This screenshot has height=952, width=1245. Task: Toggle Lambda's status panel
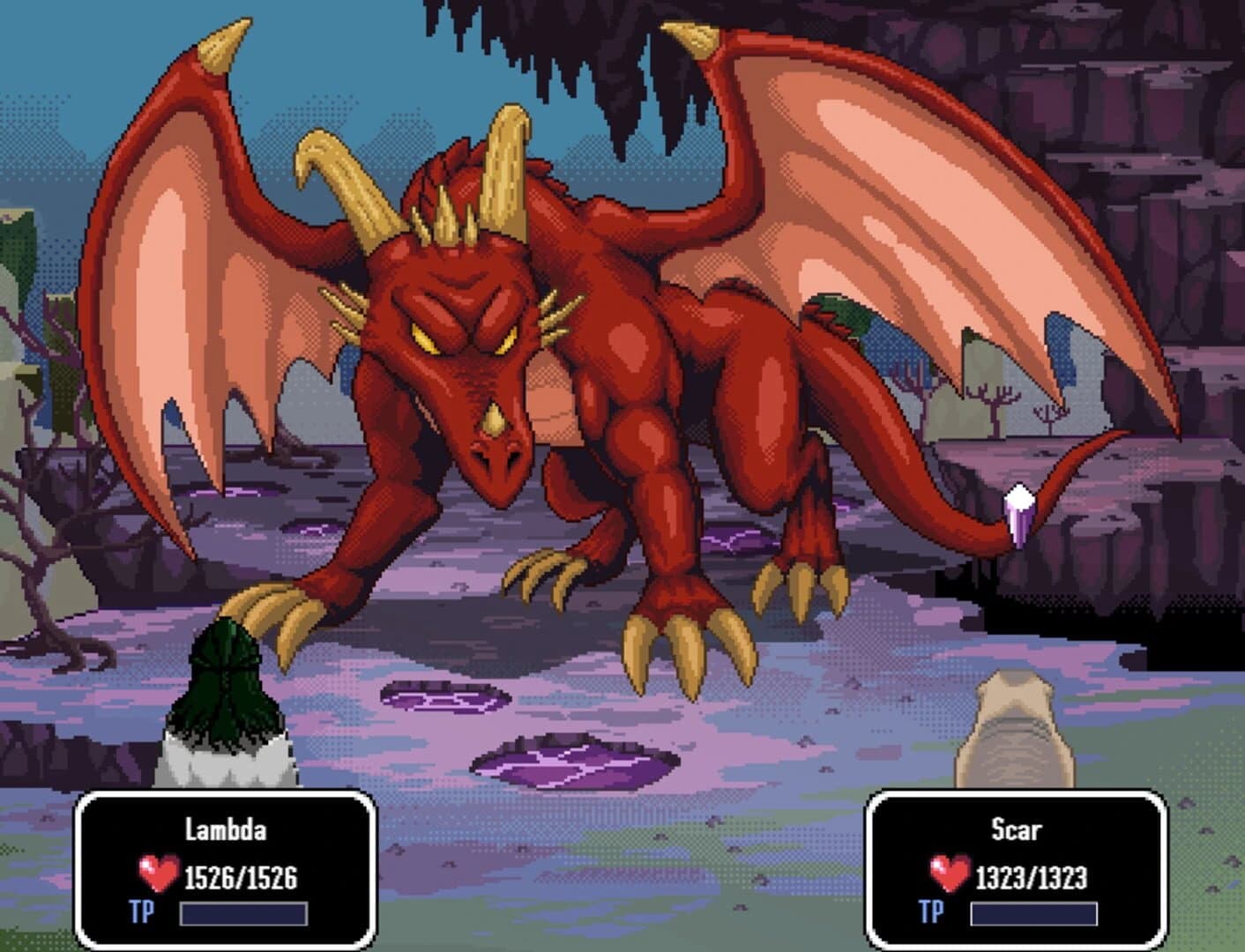coord(225,873)
